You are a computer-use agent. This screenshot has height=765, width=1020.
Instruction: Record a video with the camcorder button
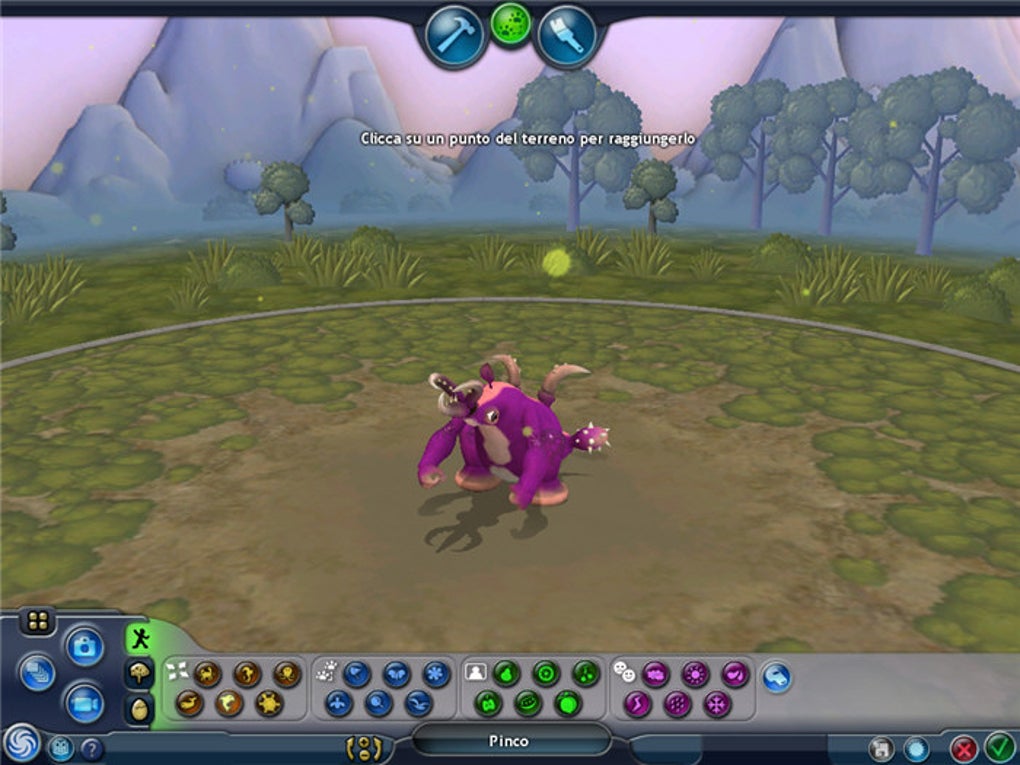pos(85,703)
